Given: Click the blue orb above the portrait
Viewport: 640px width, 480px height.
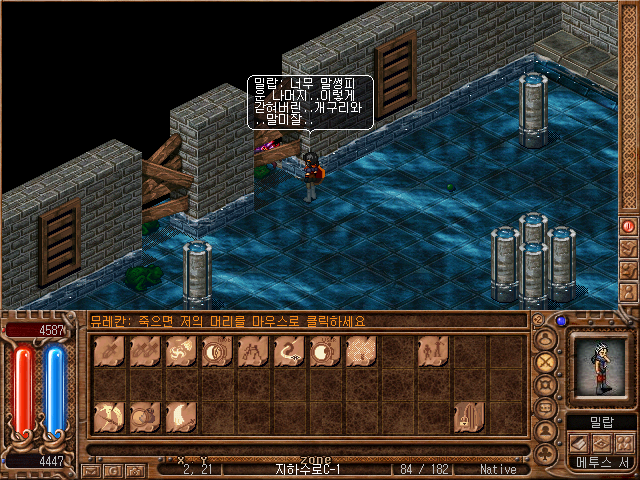Looking at the screenshot, I should 561,321.
